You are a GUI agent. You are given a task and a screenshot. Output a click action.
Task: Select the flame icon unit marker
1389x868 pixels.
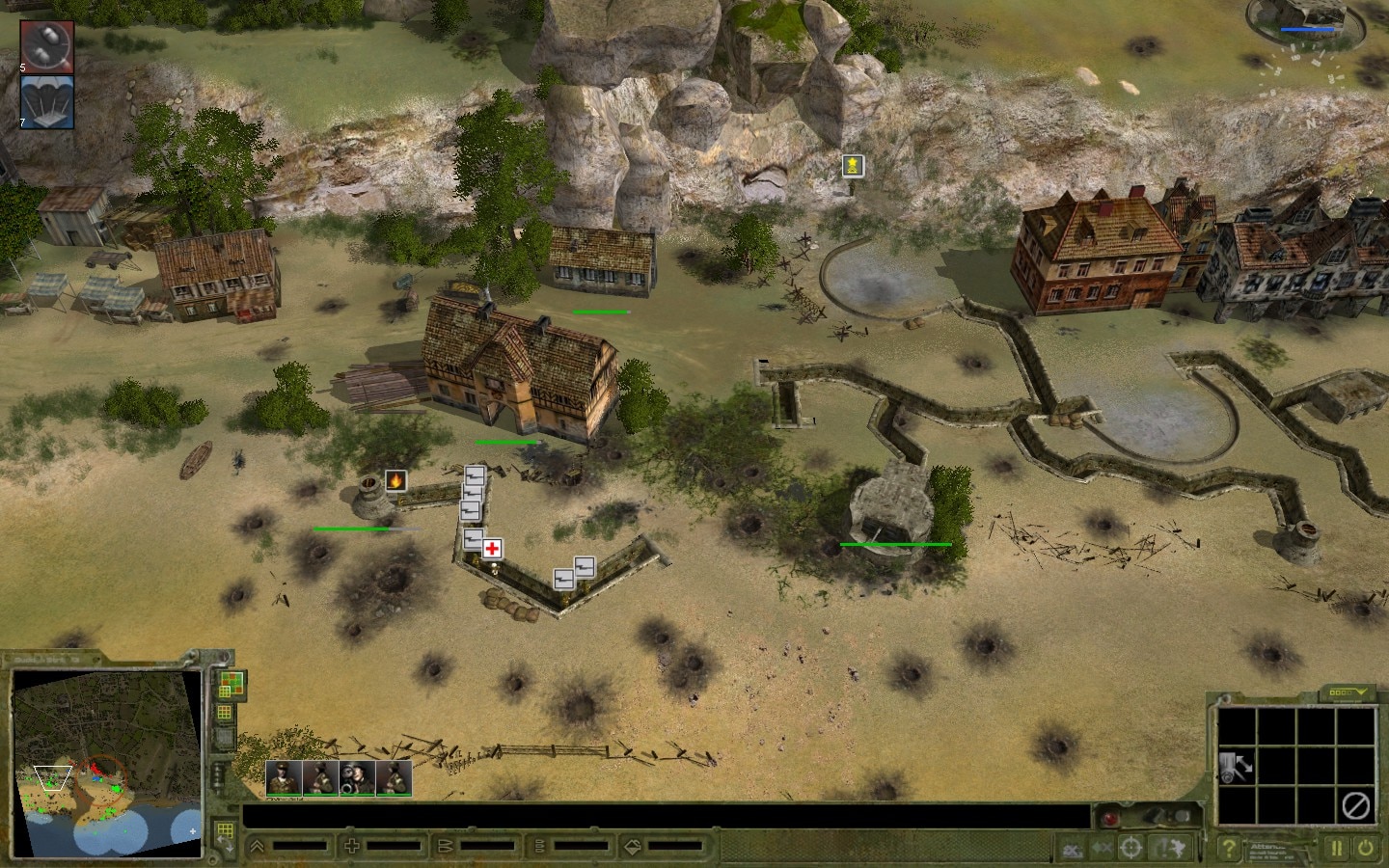395,480
